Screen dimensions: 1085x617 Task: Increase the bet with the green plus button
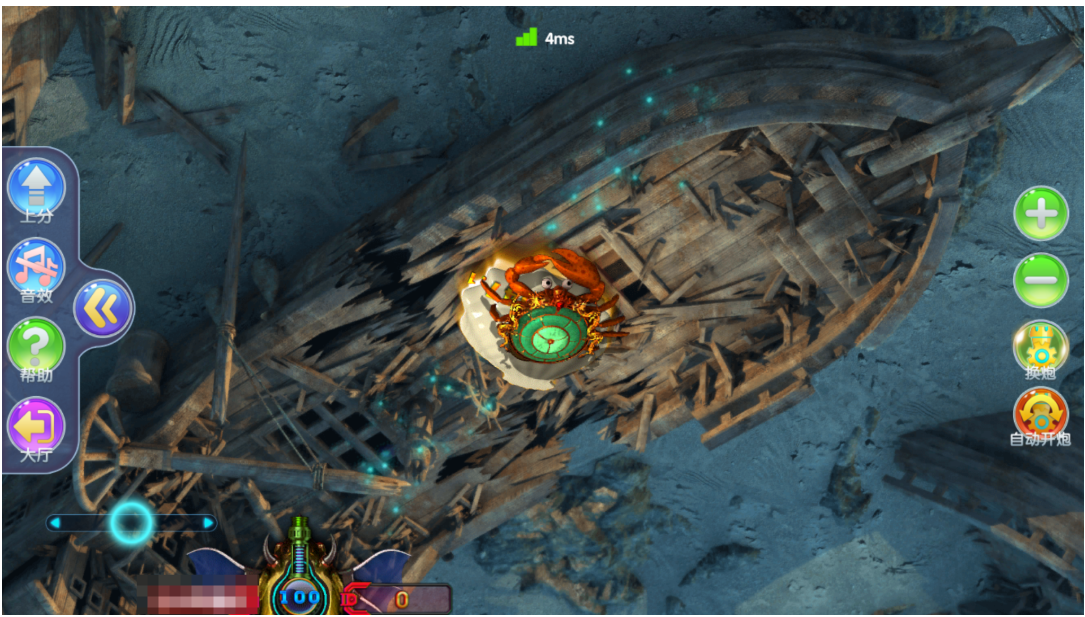pyautogui.click(x=1041, y=213)
